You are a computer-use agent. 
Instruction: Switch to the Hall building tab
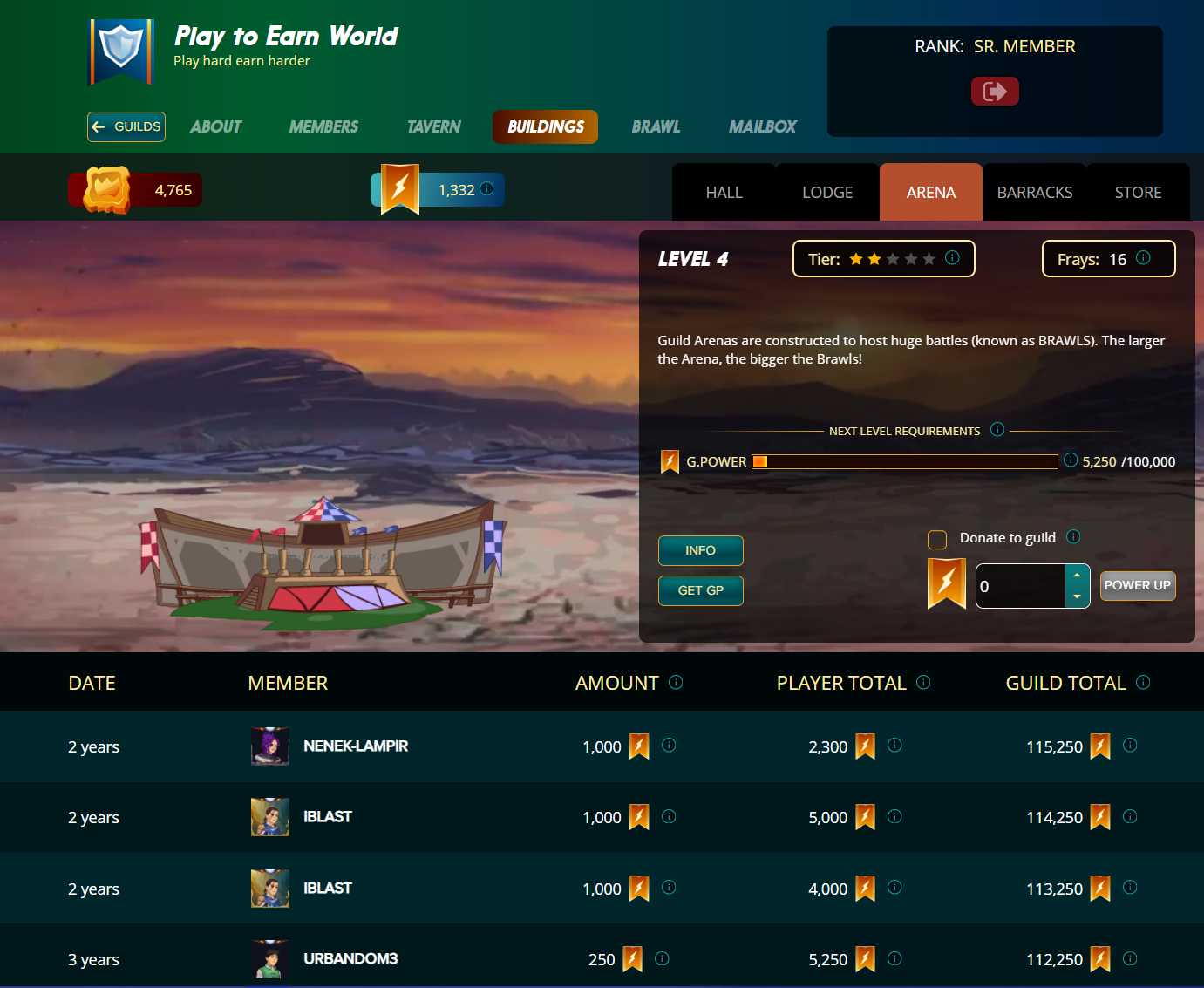click(724, 193)
